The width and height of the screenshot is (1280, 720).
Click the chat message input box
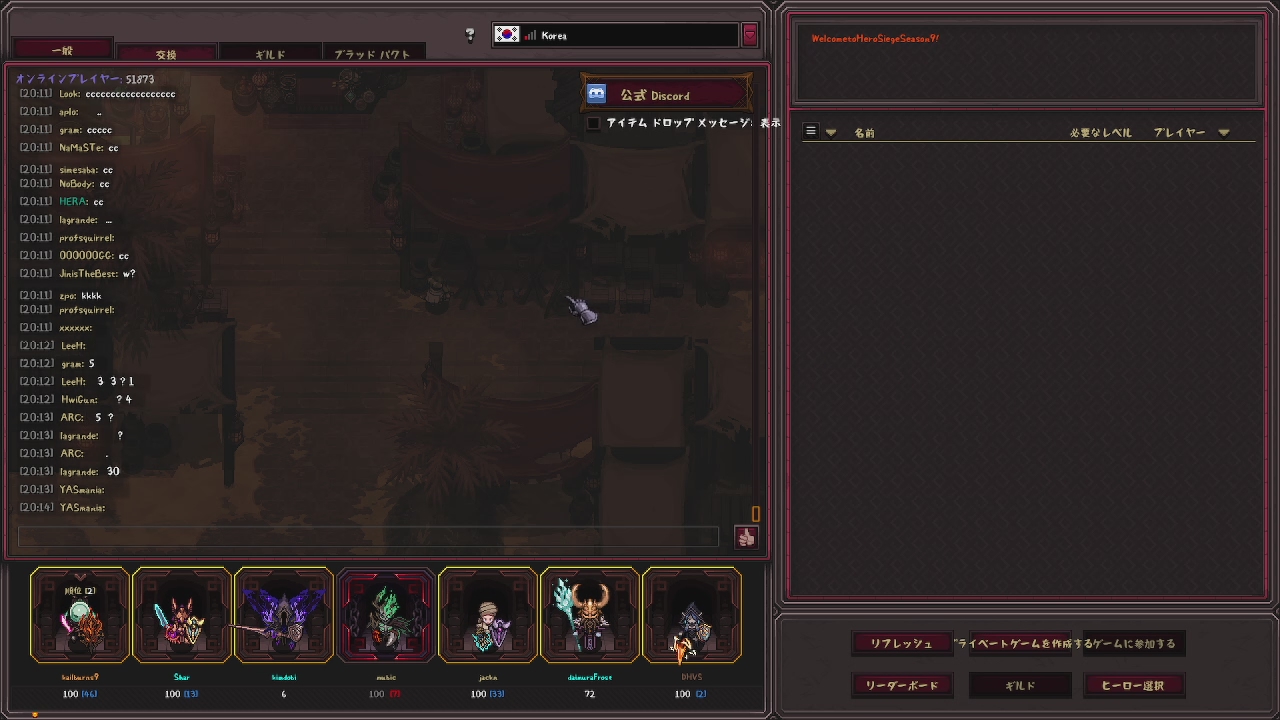[368, 537]
